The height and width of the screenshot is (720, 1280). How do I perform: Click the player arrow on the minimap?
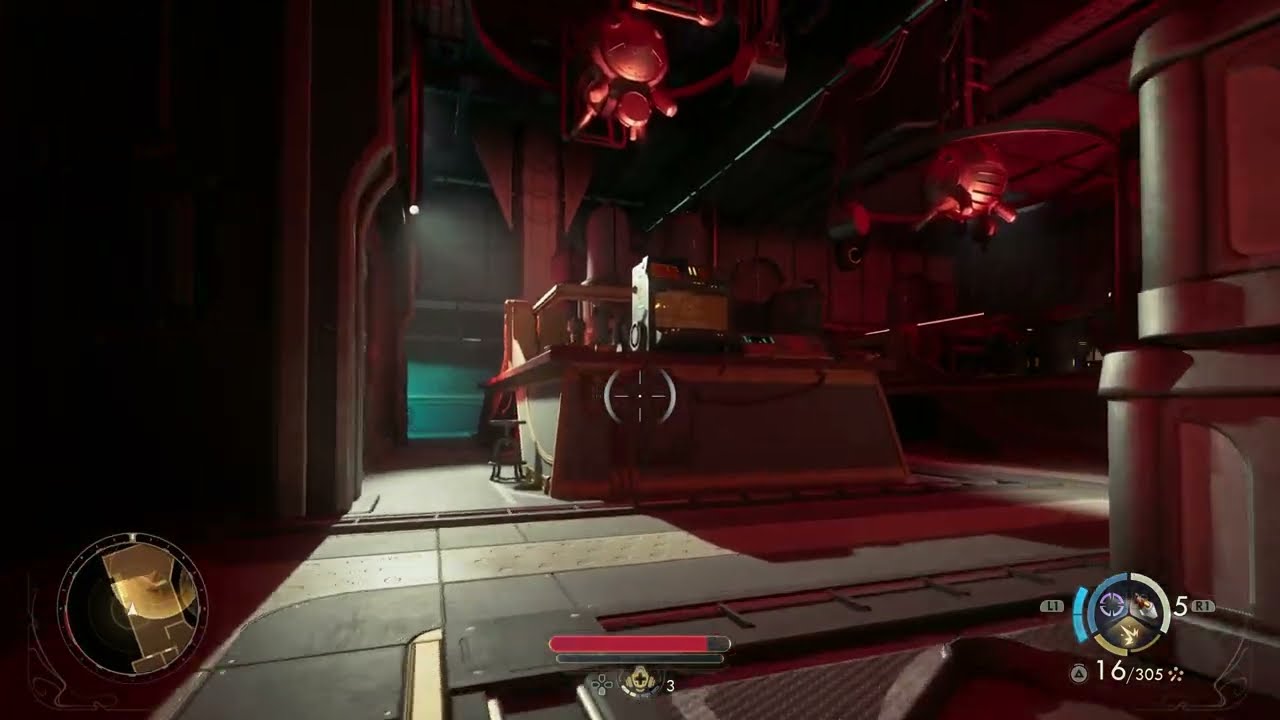[131, 607]
